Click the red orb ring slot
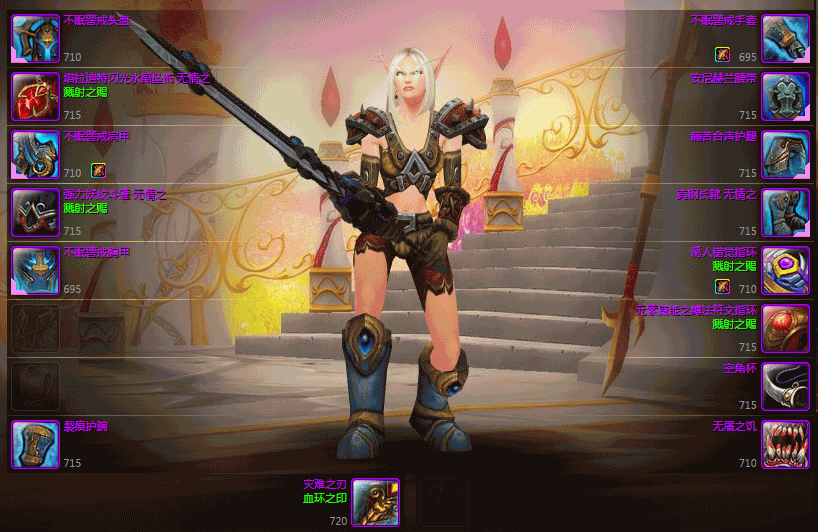The height and width of the screenshot is (532, 818). (785, 328)
